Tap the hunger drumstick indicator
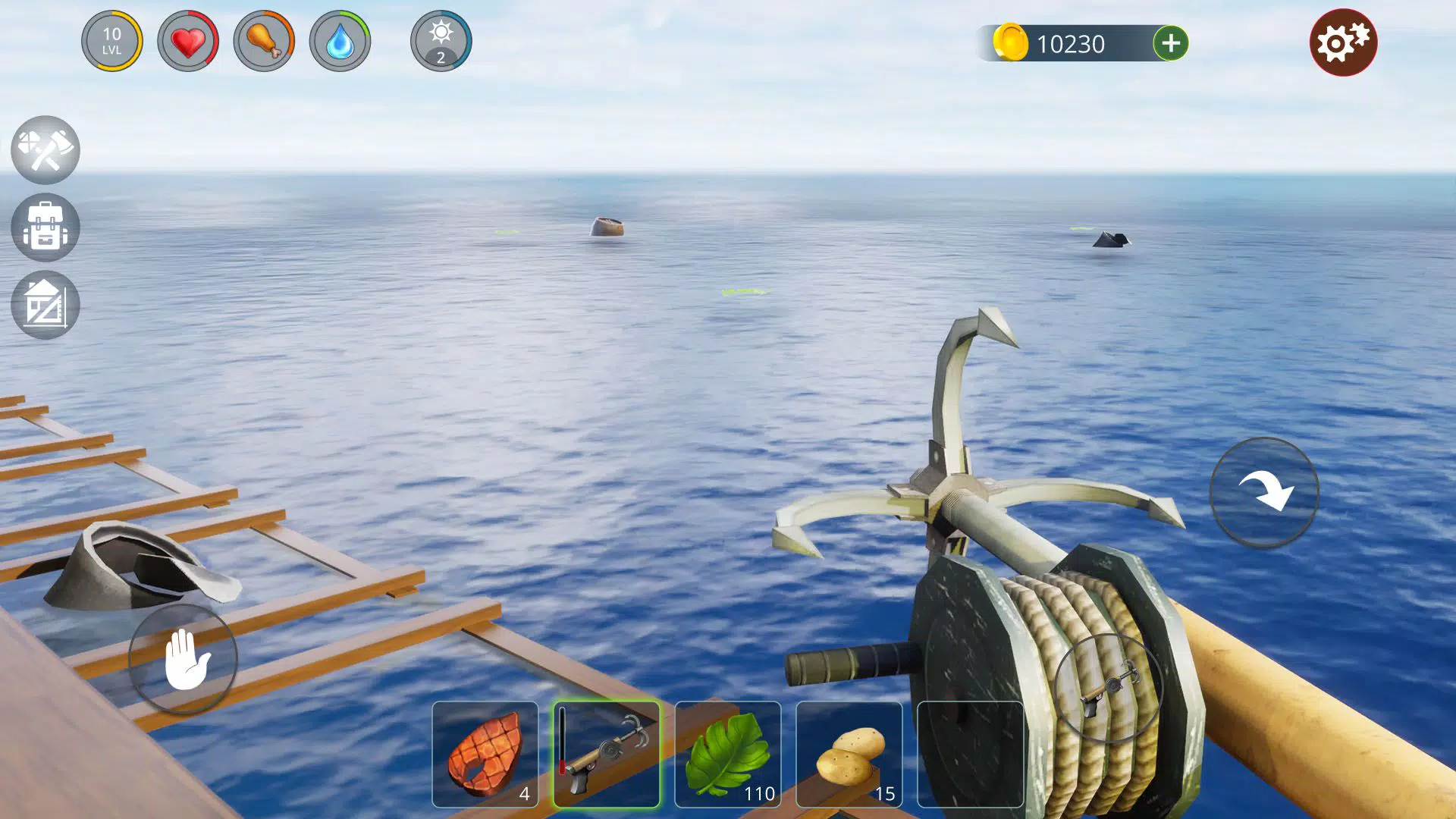 click(265, 42)
